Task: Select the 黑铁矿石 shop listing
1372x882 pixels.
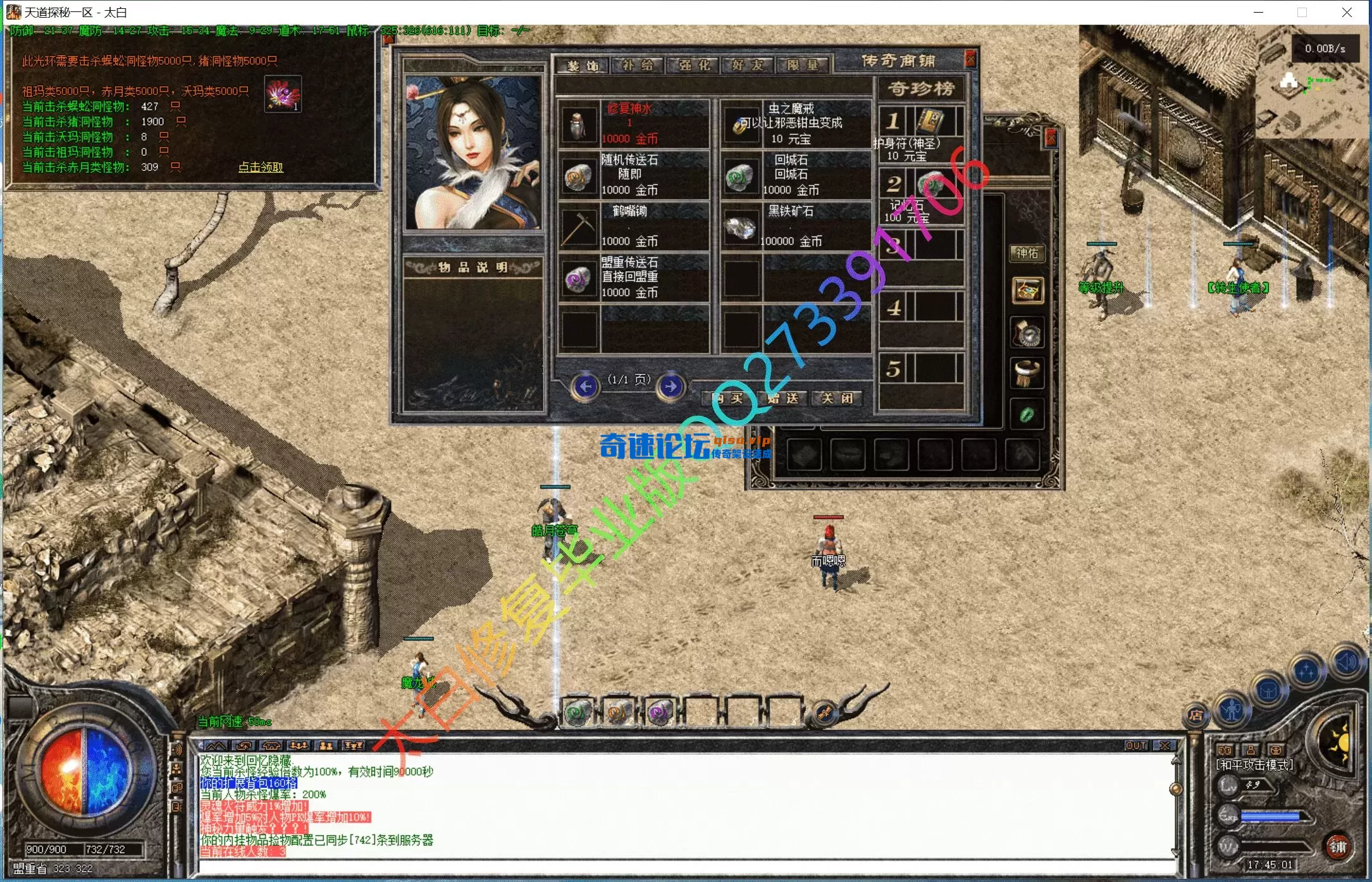Action: coord(795,226)
